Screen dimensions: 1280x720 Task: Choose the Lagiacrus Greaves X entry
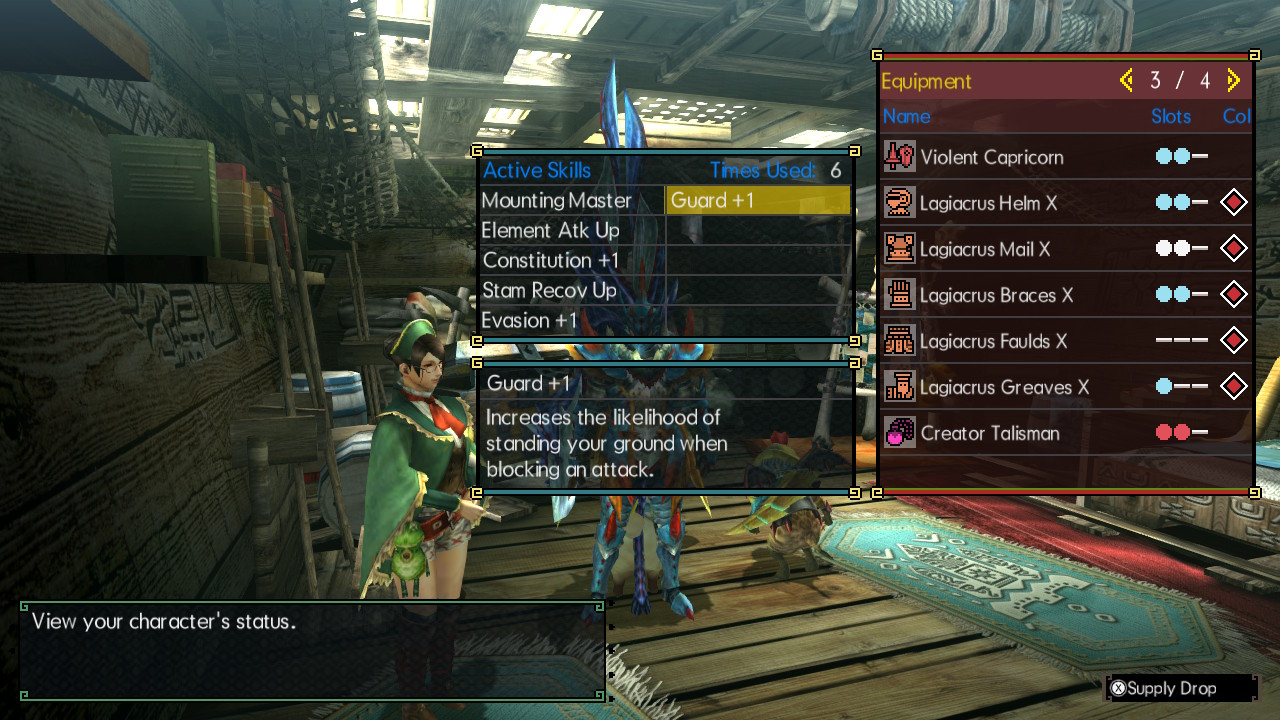point(1064,387)
